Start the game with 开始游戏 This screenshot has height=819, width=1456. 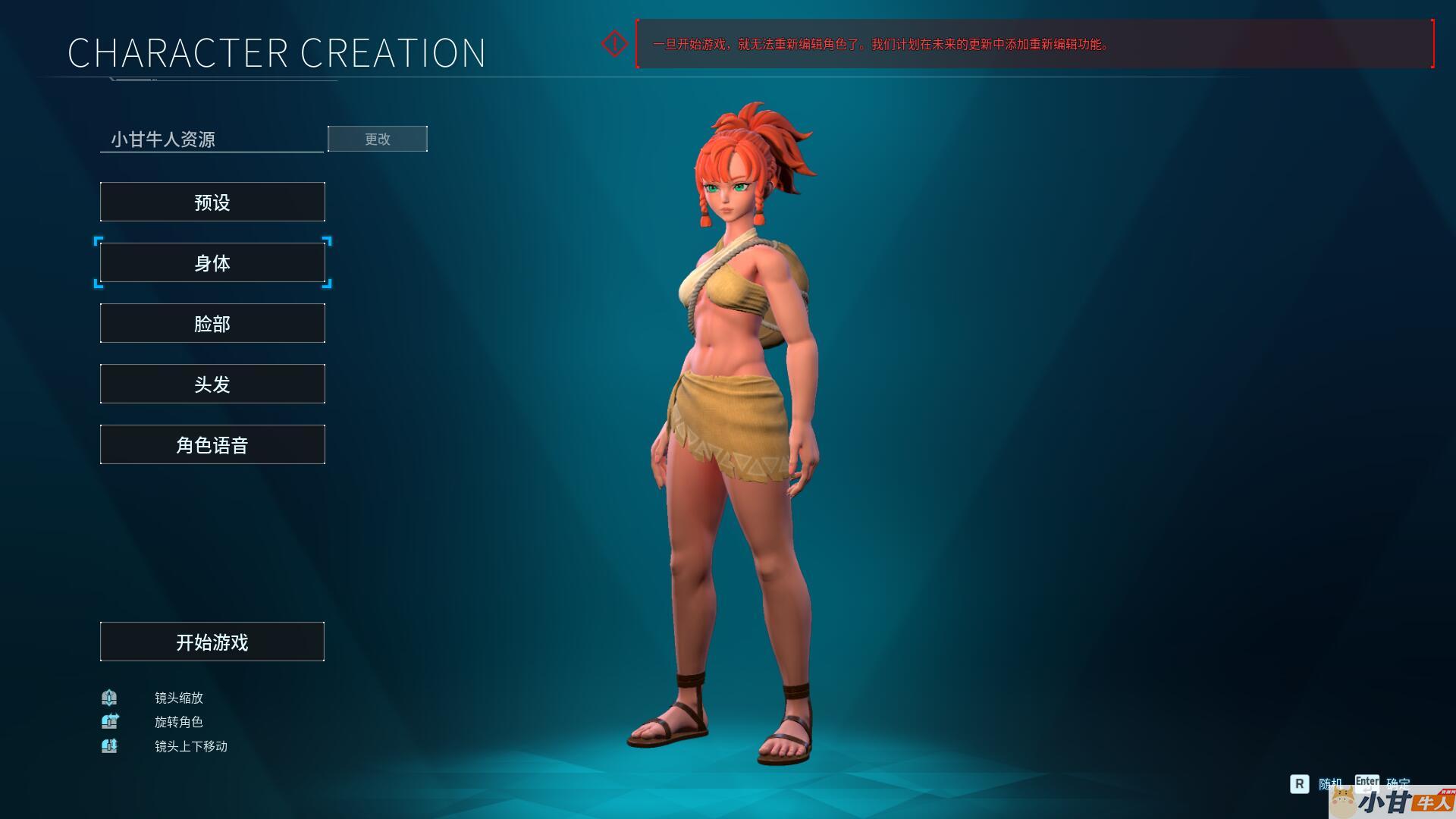(x=212, y=642)
